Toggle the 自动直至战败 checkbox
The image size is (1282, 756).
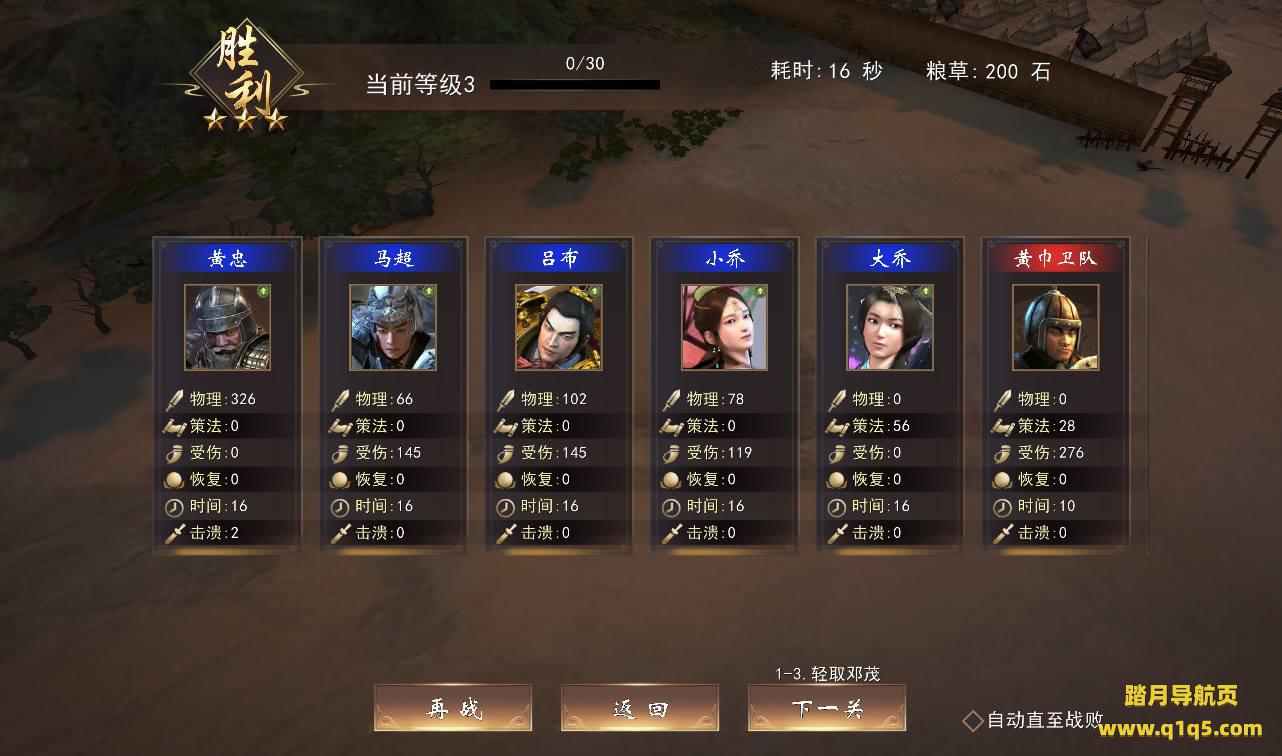click(973, 720)
